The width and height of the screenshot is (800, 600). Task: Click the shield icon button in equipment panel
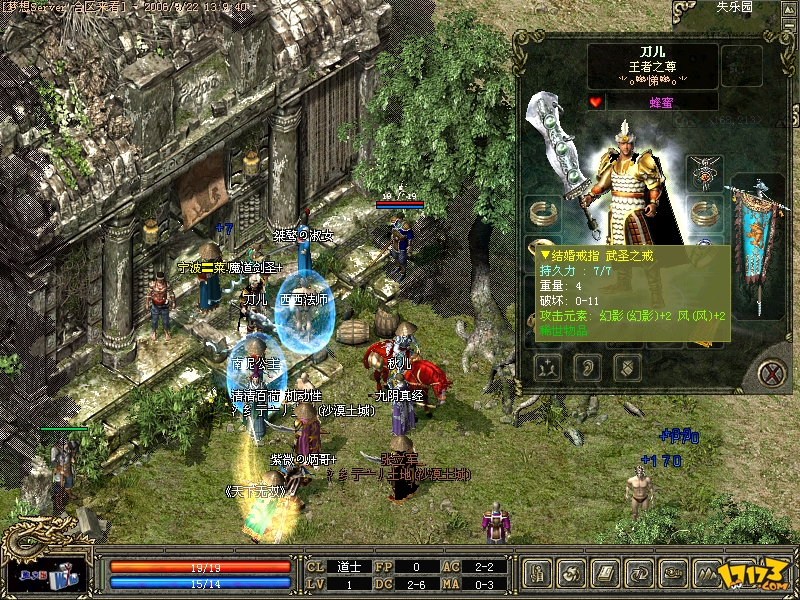click(627, 367)
